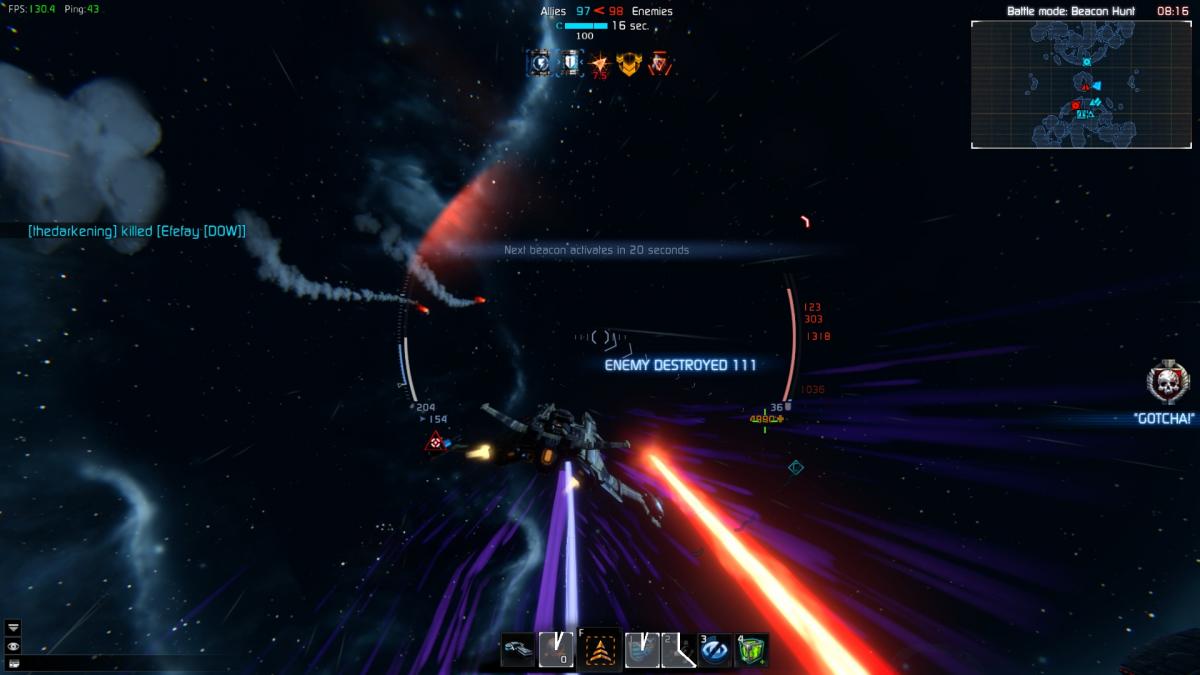
Task: Open the chat input box
Action: 13,663
